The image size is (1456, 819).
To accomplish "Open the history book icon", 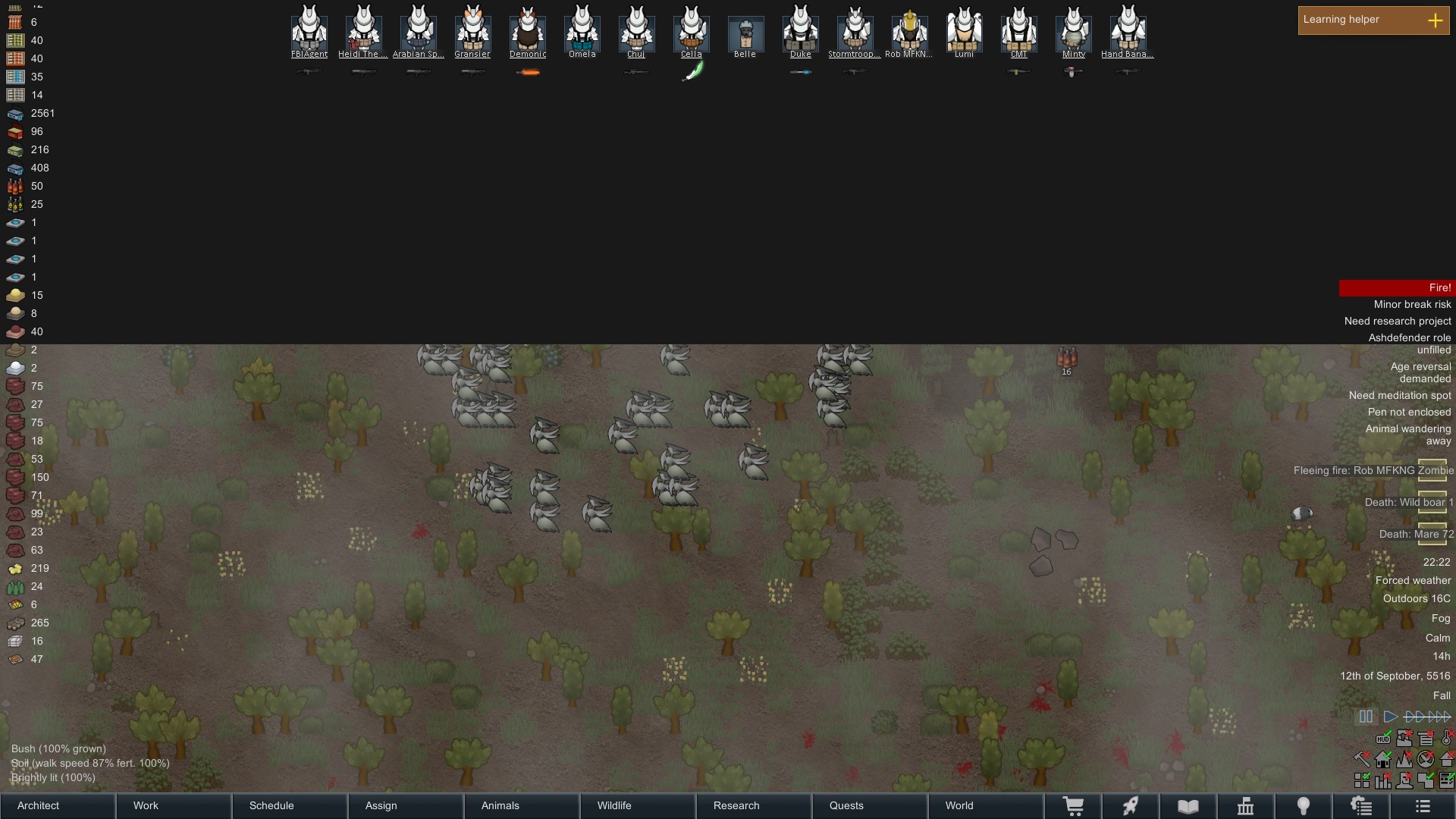I will point(1188,806).
